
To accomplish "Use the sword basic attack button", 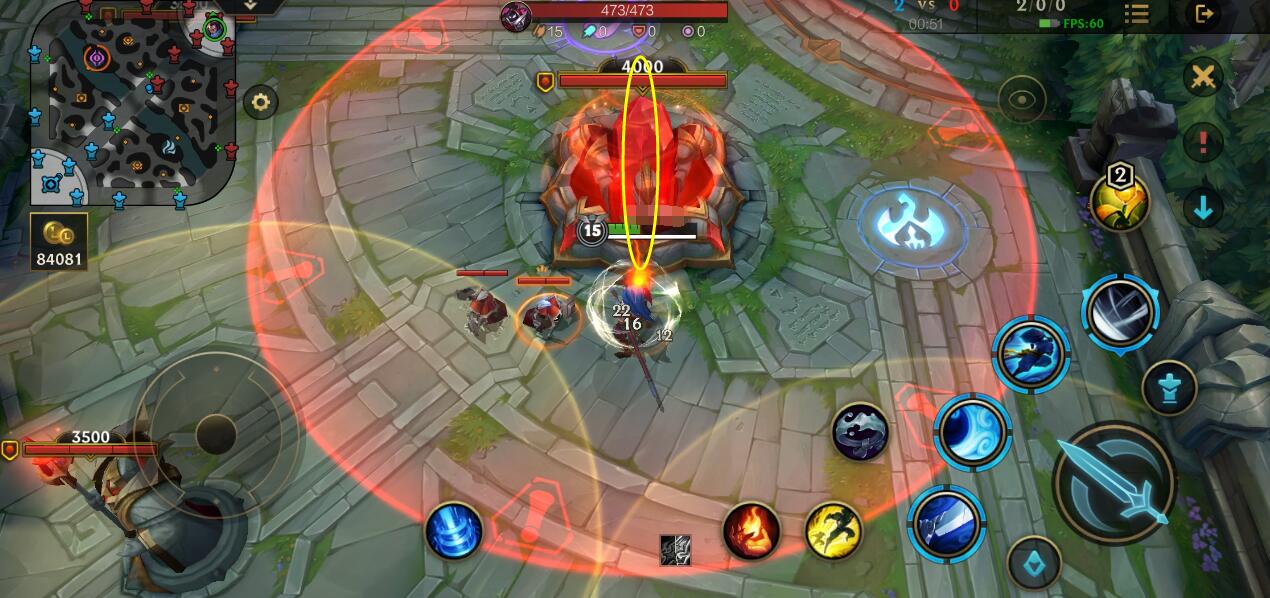I will (x=1114, y=482).
